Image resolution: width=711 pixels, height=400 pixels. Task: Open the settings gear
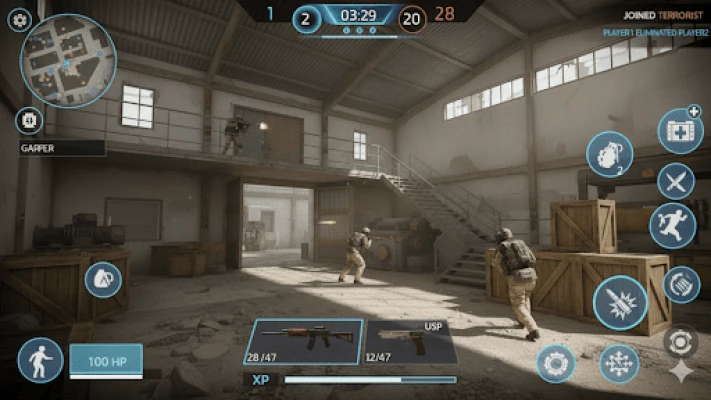[20, 19]
